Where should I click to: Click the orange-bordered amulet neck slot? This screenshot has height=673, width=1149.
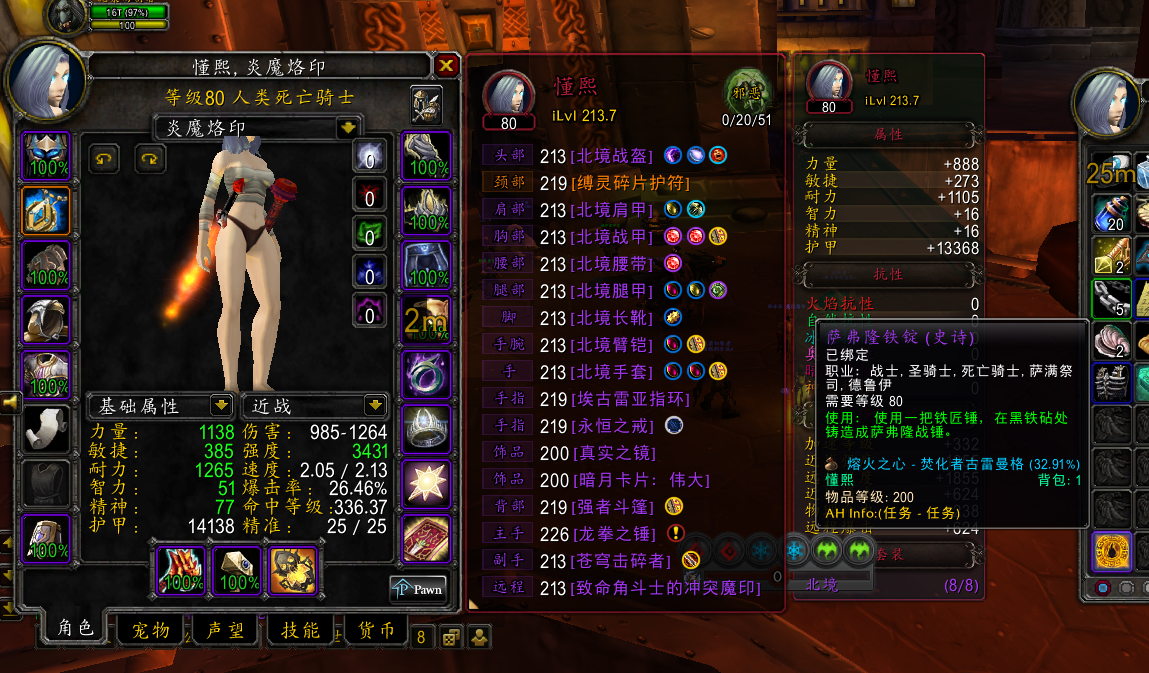point(46,211)
